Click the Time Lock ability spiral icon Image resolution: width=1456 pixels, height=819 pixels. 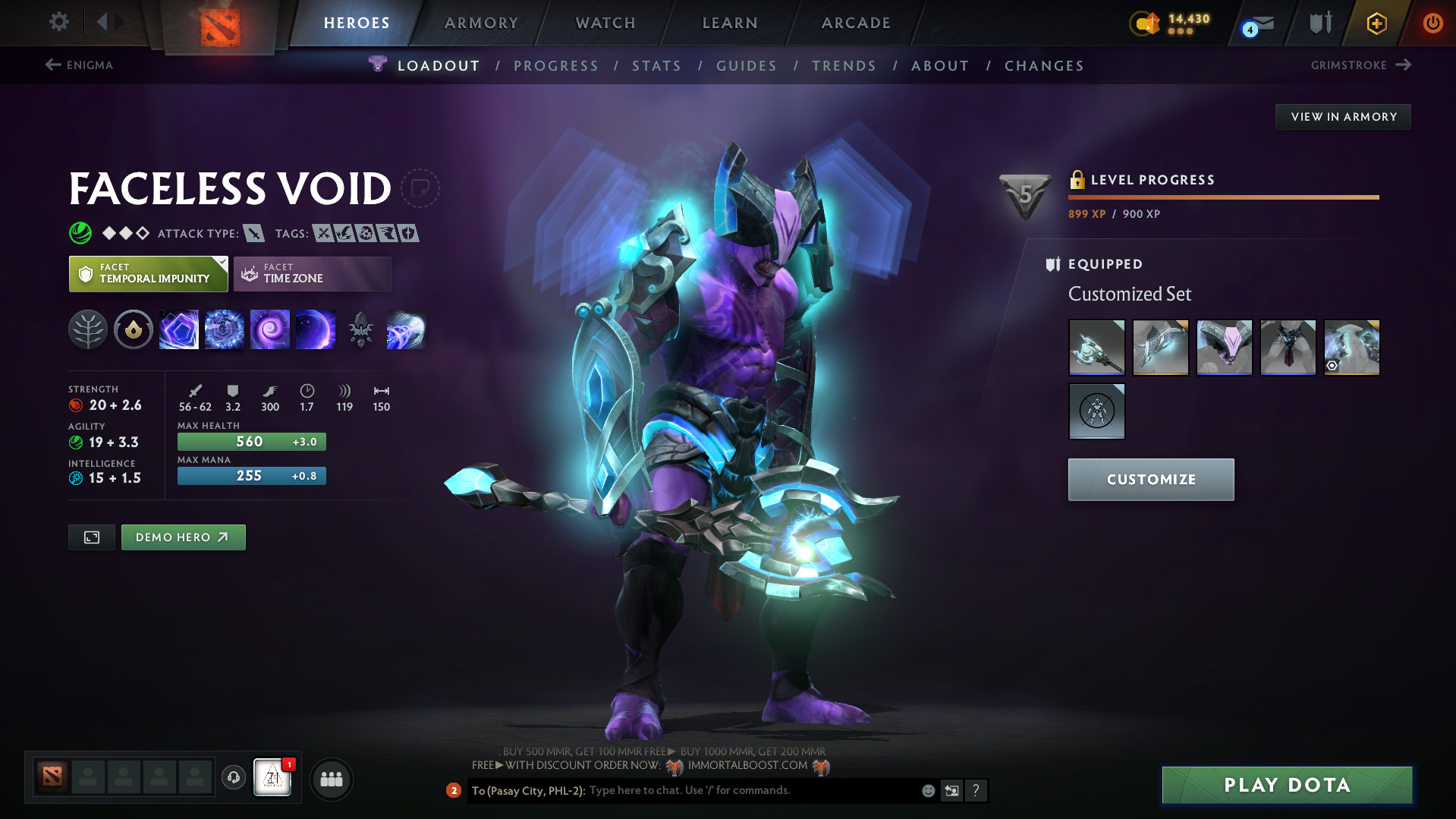click(x=270, y=329)
